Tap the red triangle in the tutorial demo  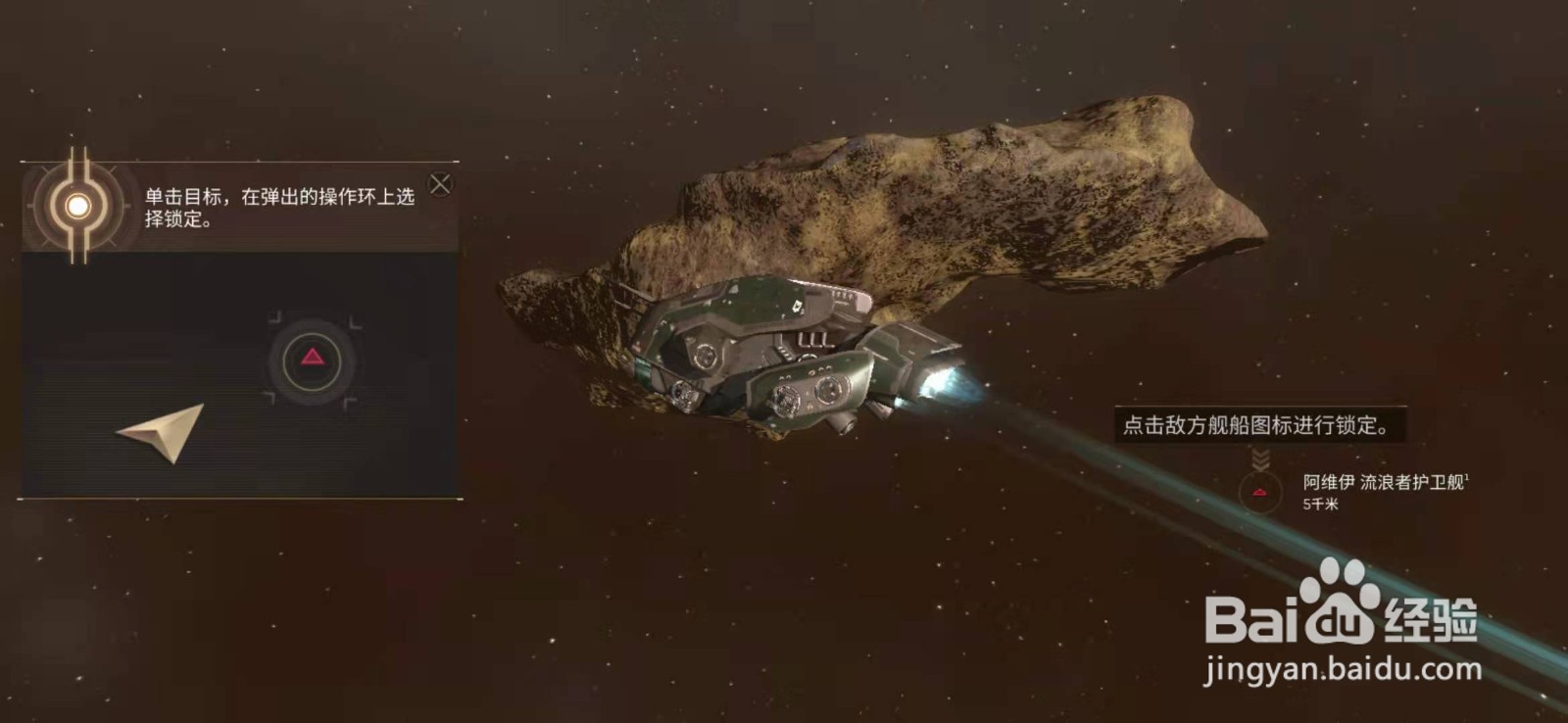point(313,358)
